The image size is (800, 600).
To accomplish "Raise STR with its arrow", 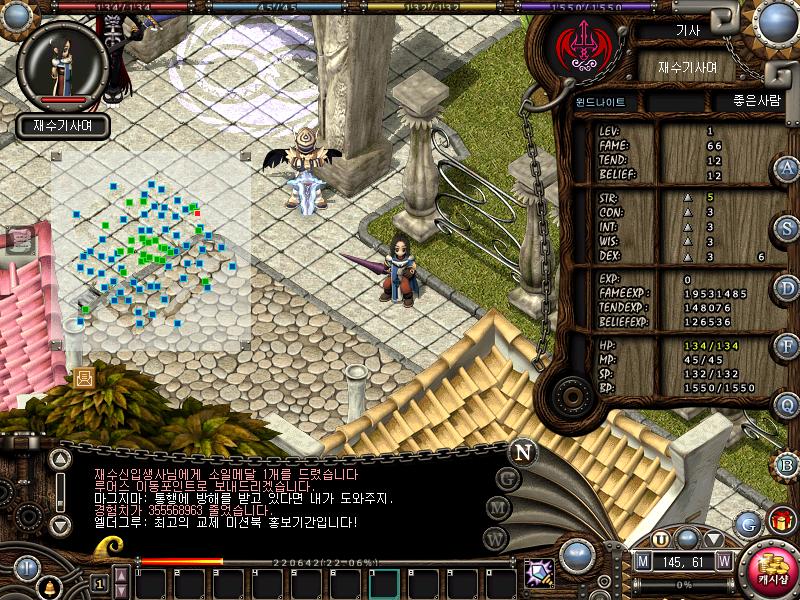I will pyautogui.click(x=687, y=198).
